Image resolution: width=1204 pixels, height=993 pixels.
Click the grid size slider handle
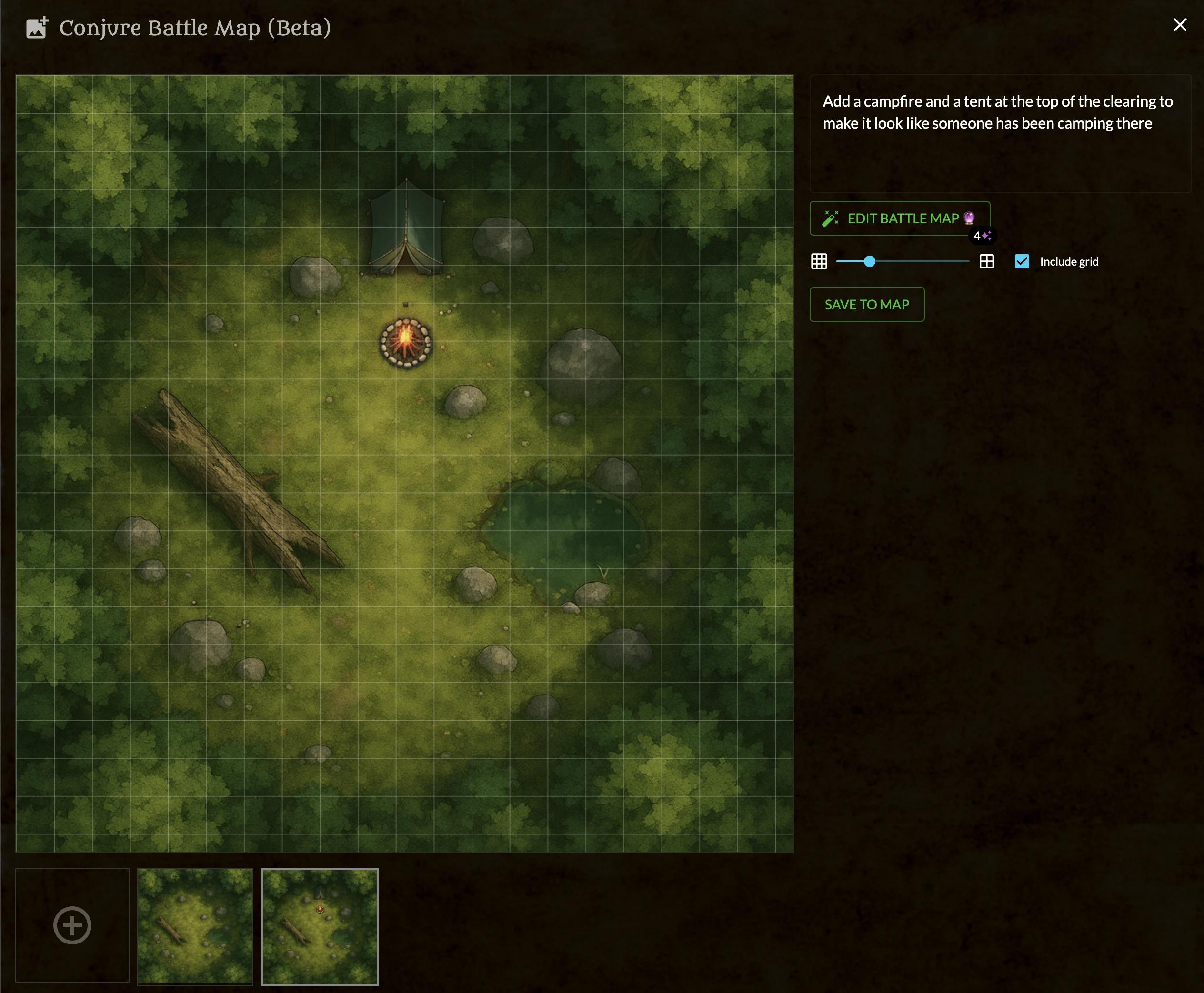pos(869,262)
